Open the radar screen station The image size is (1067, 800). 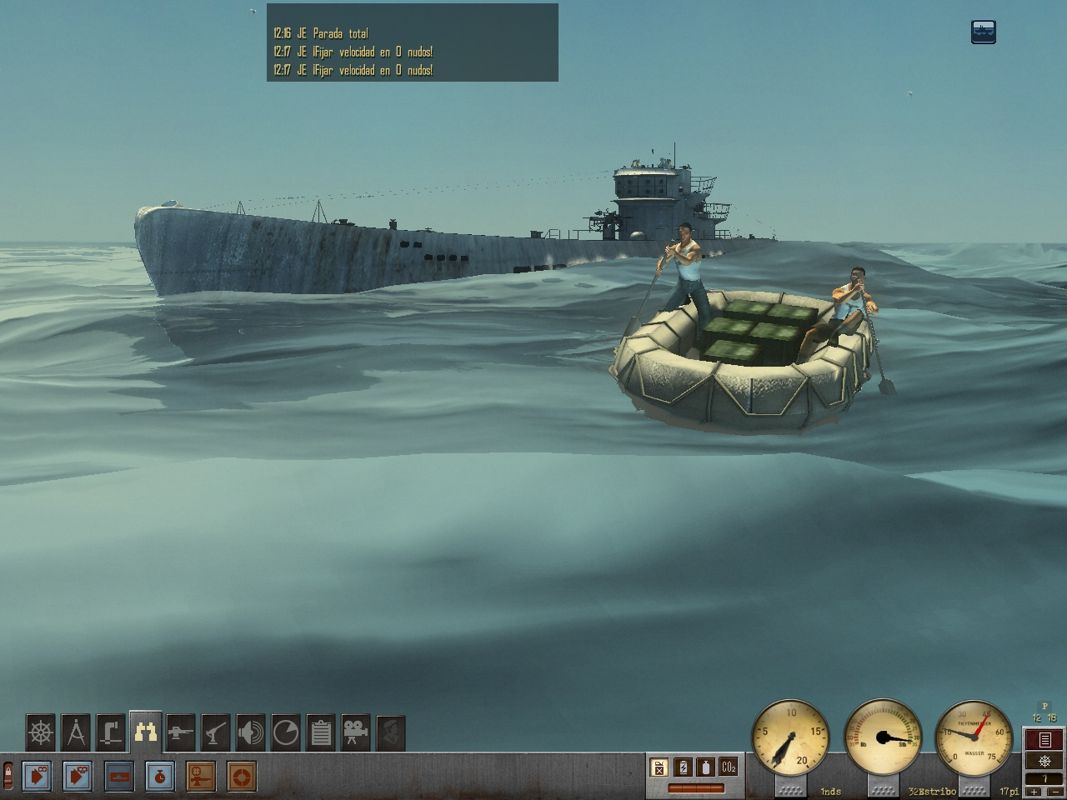pyautogui.click(x=286, y=732)
